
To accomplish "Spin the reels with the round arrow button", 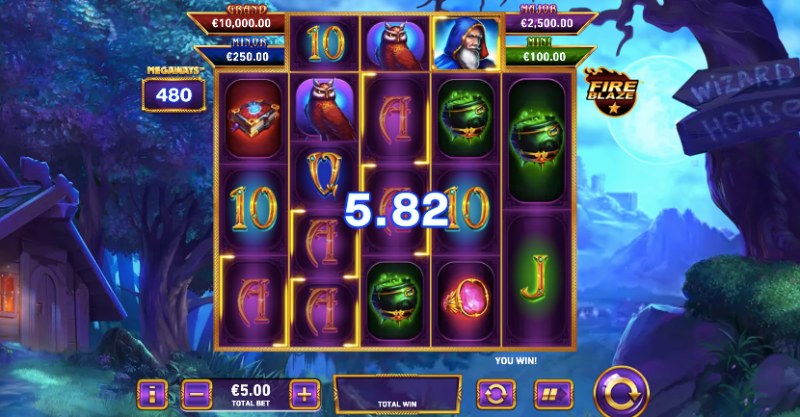I will tap(620, 391).
